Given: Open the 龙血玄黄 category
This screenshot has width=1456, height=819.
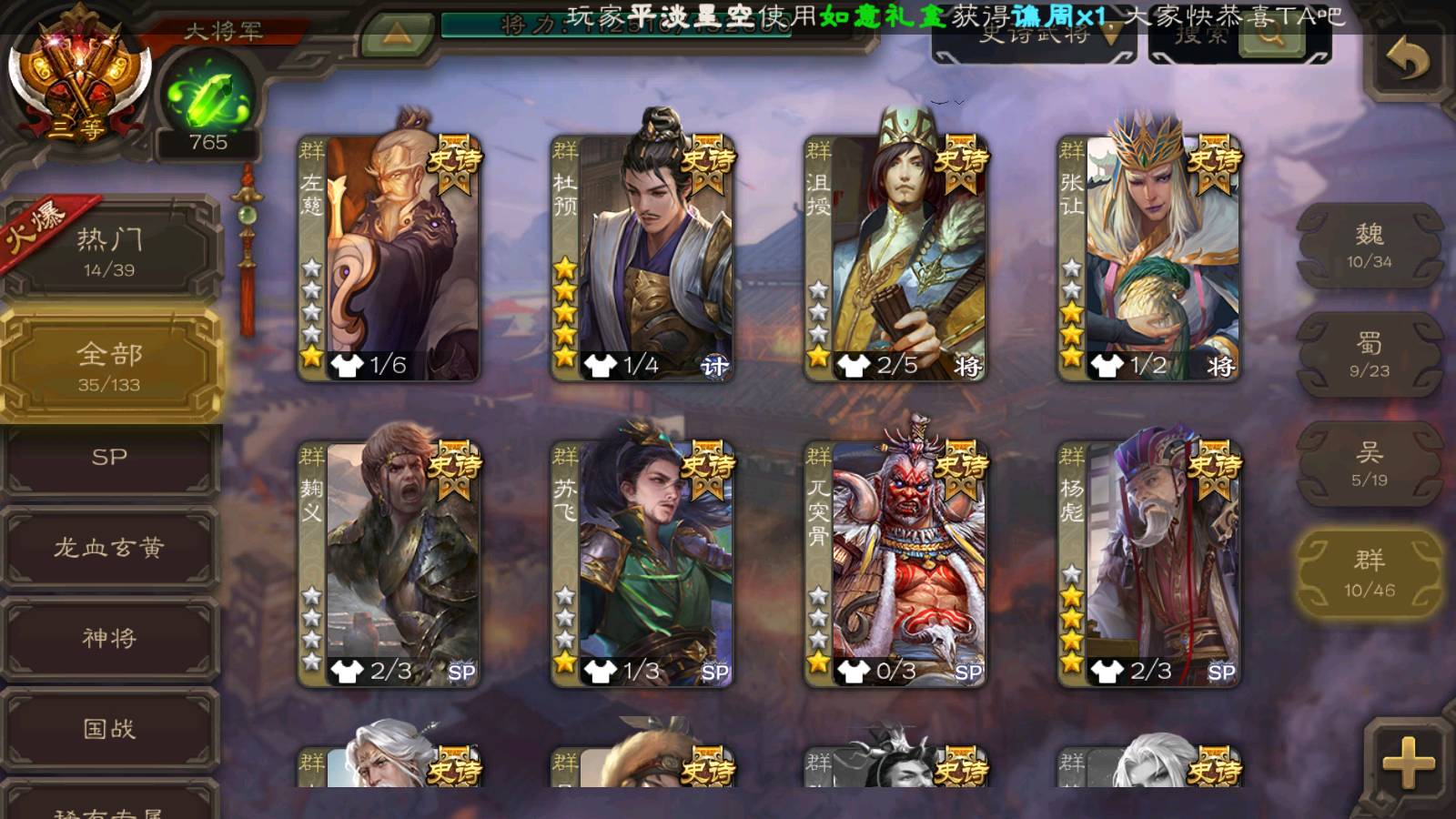Looking at the screenshot, I should 109,547.
